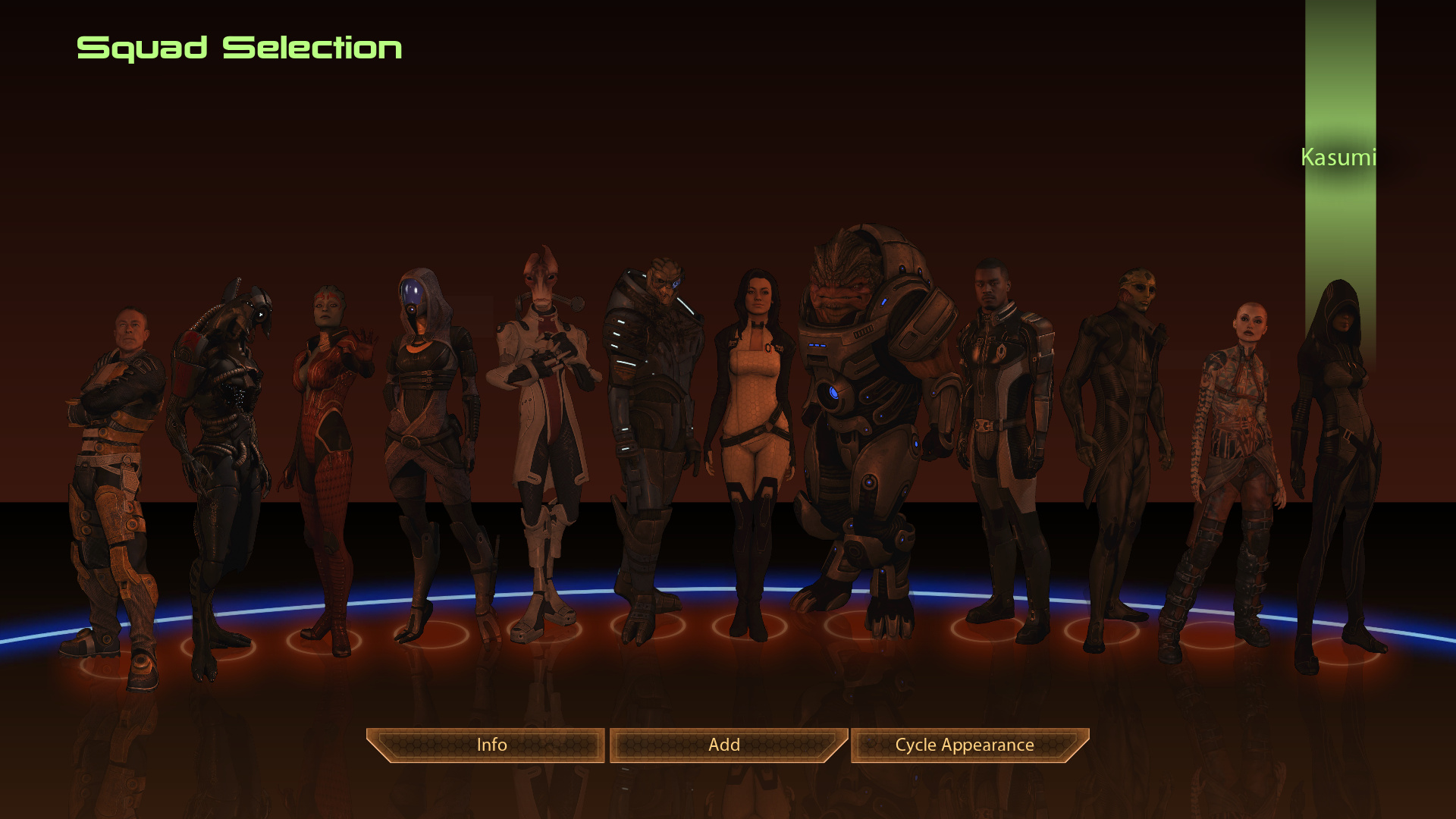1456x819 pixels.
Task: Open the Info panel for the squad member
Action: click(491, 745)
